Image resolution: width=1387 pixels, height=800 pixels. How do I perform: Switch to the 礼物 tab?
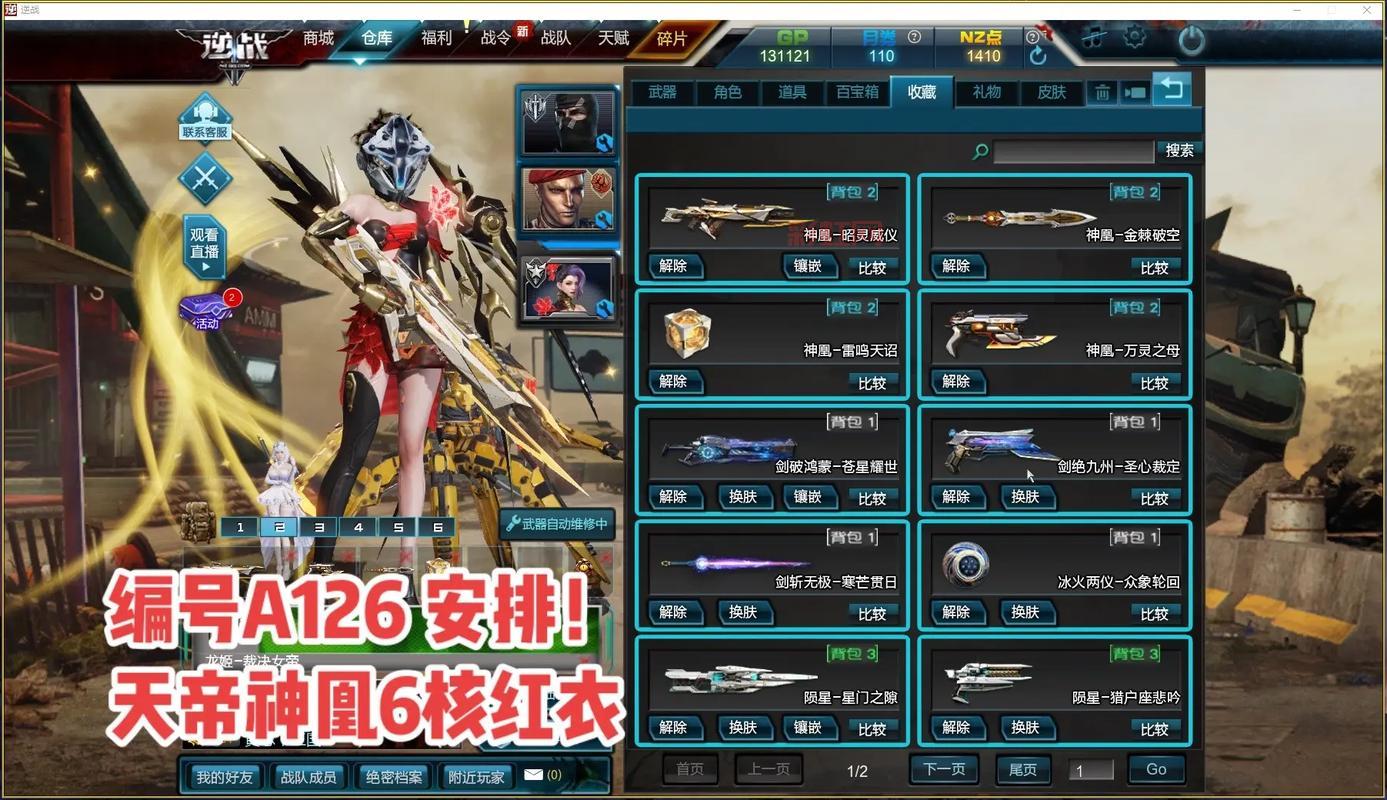(x=986, y=91)
